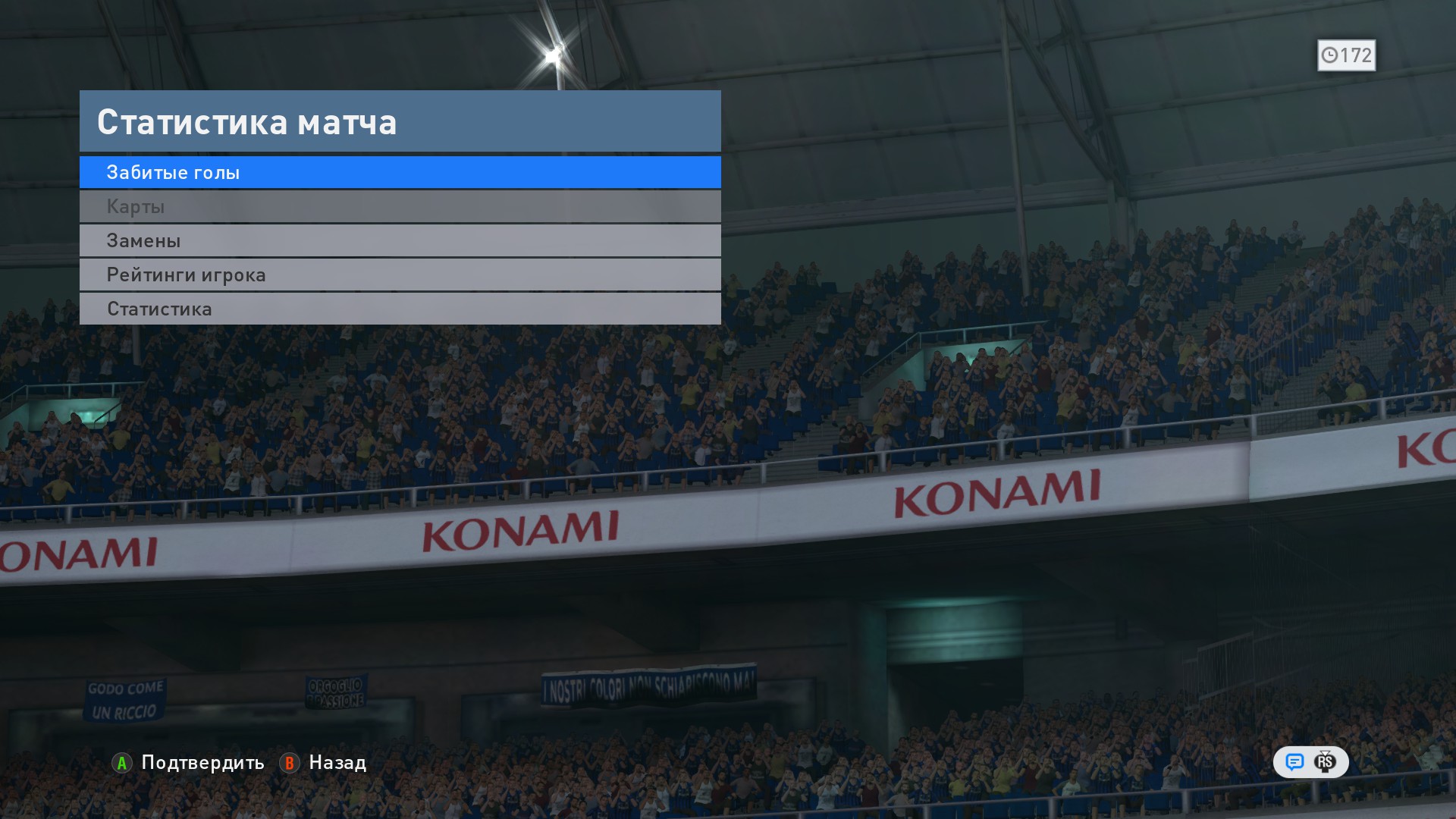Open the Замены list
This screenshot has width=1456, height=819.
(400, 240)
